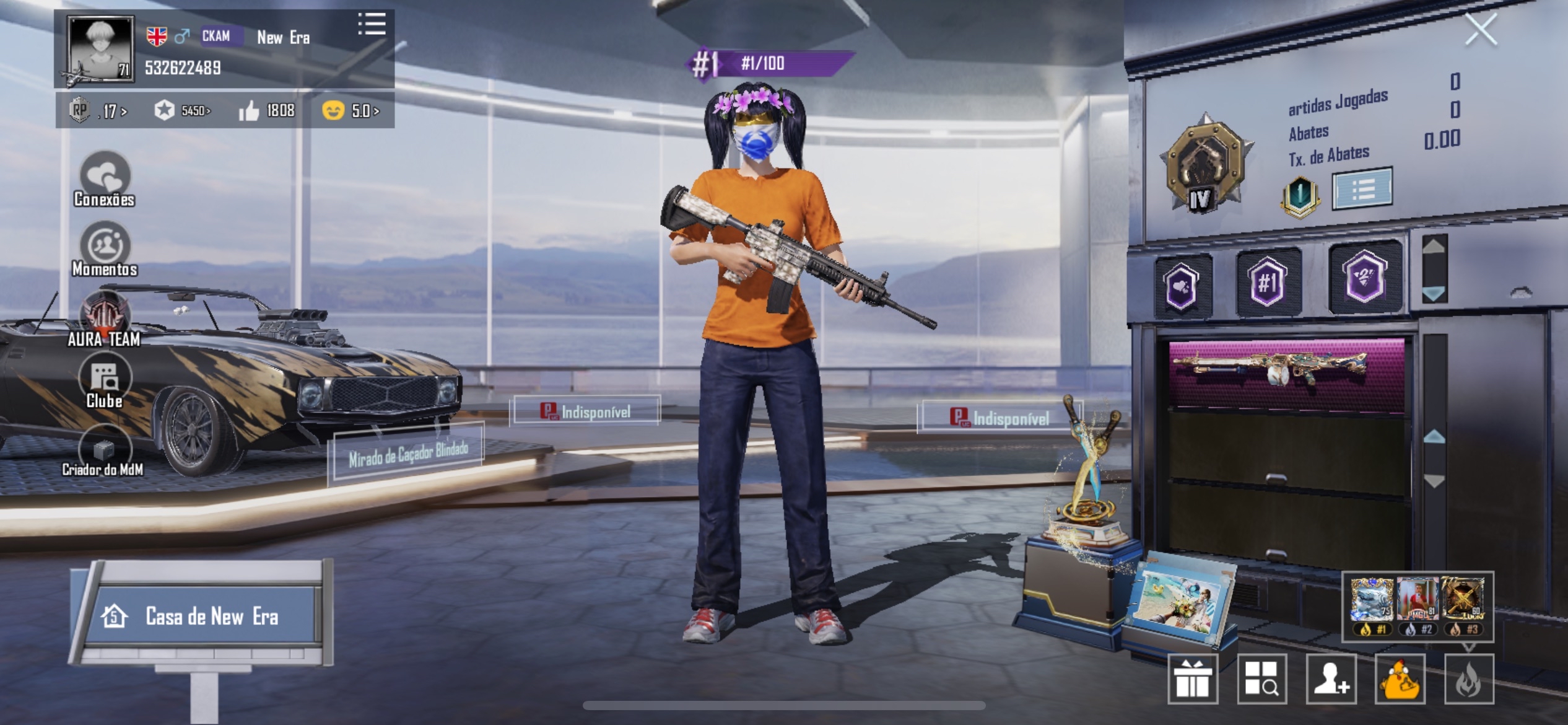Open the flame popularity icon

[x=1468, y=679]
